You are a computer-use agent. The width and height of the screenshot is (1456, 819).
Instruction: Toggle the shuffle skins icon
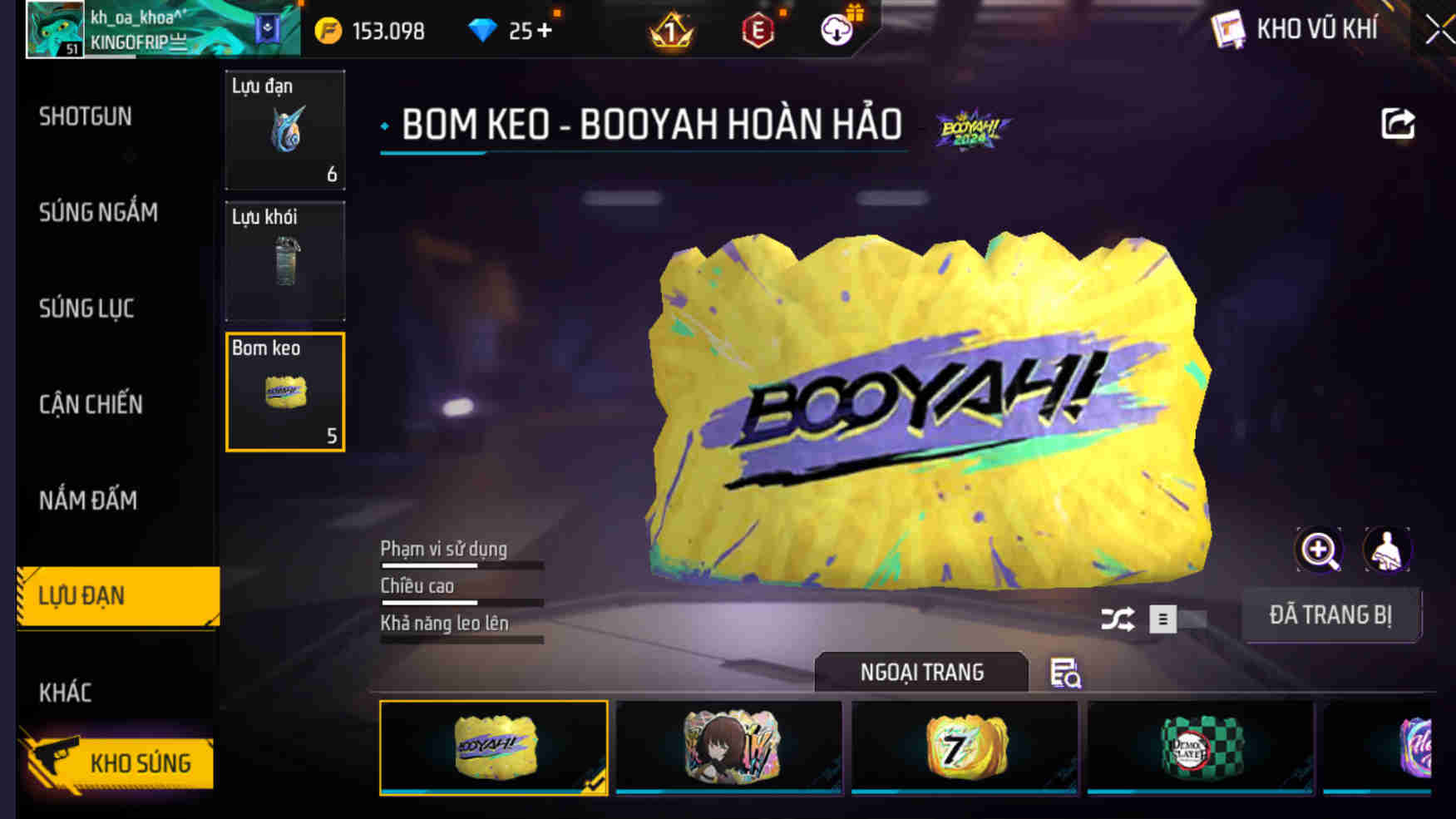point(1118,619)
